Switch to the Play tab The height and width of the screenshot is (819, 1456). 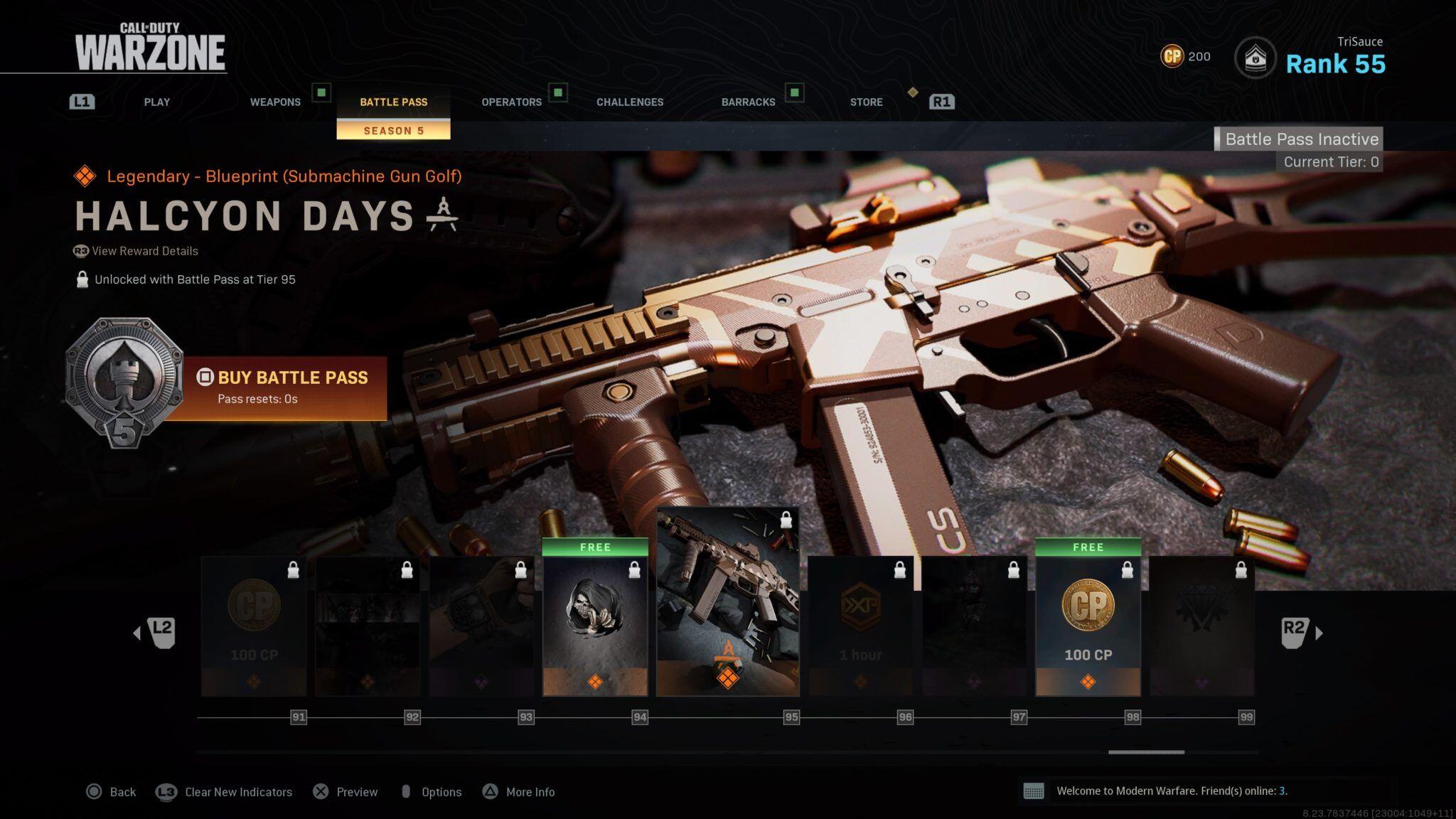[156, 102]
